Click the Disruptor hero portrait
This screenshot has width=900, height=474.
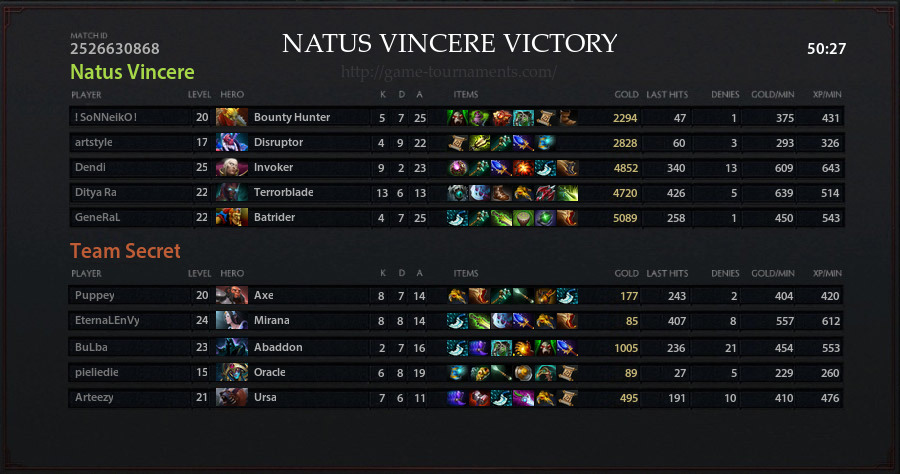(x=232, y=142)
